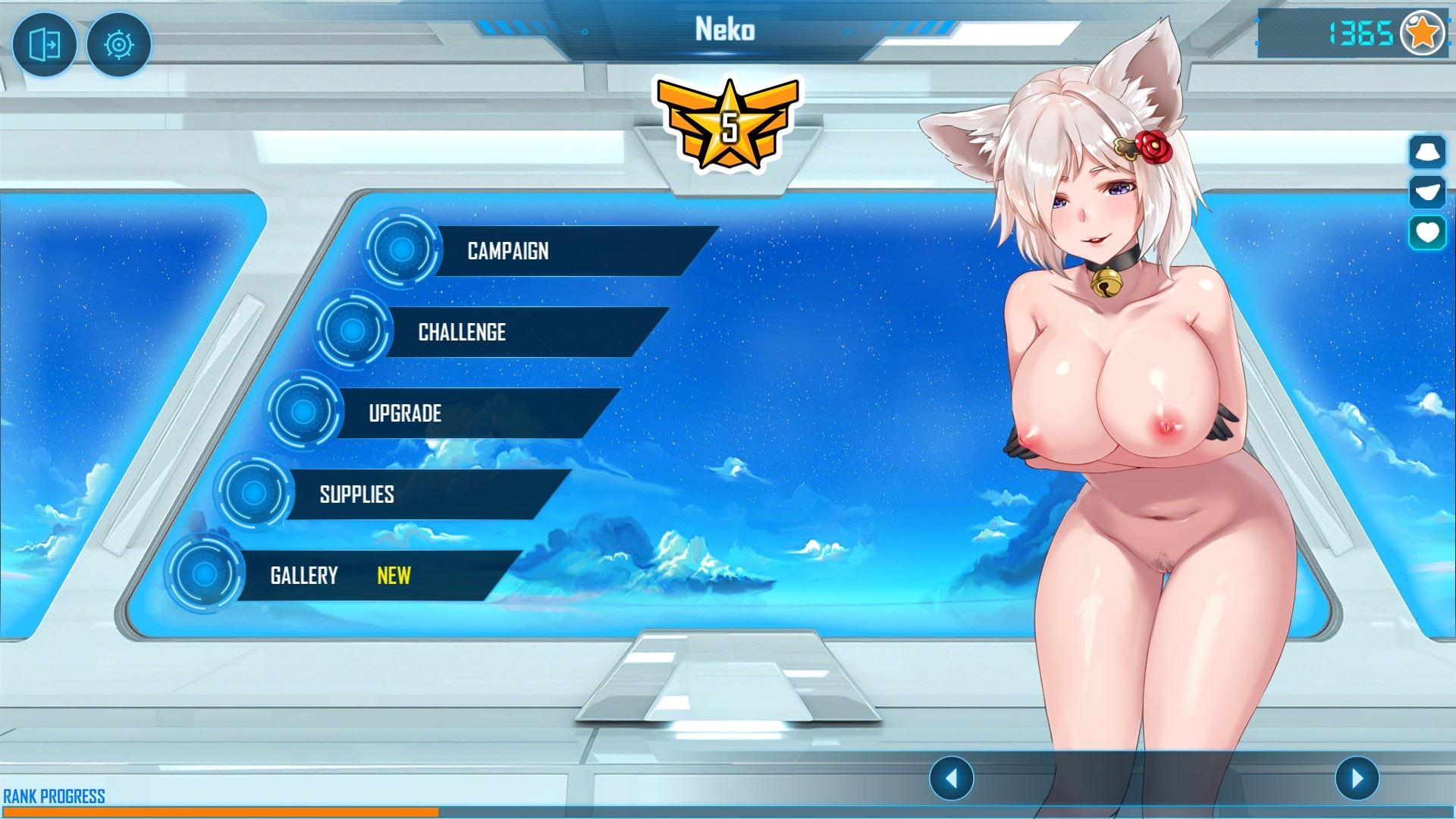Toggle the top clothing icon
The width and height of the screenshot is (1456, 819).
(x=1427, y=152)
